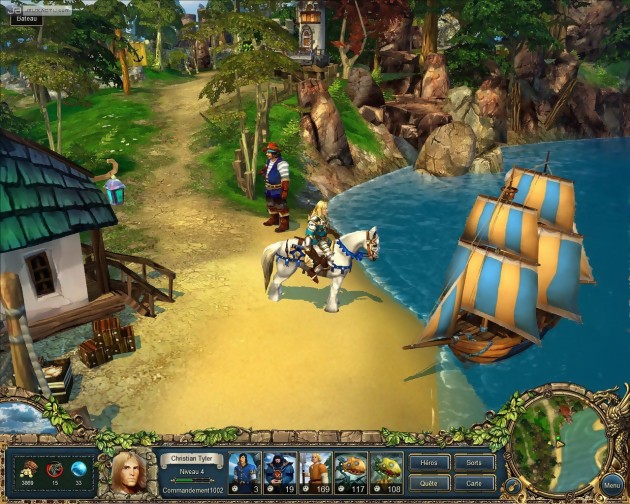The height and width of the screenshot is (504, 630).
Task: Select the troop slot with 19 units
Action: (279, 472)
